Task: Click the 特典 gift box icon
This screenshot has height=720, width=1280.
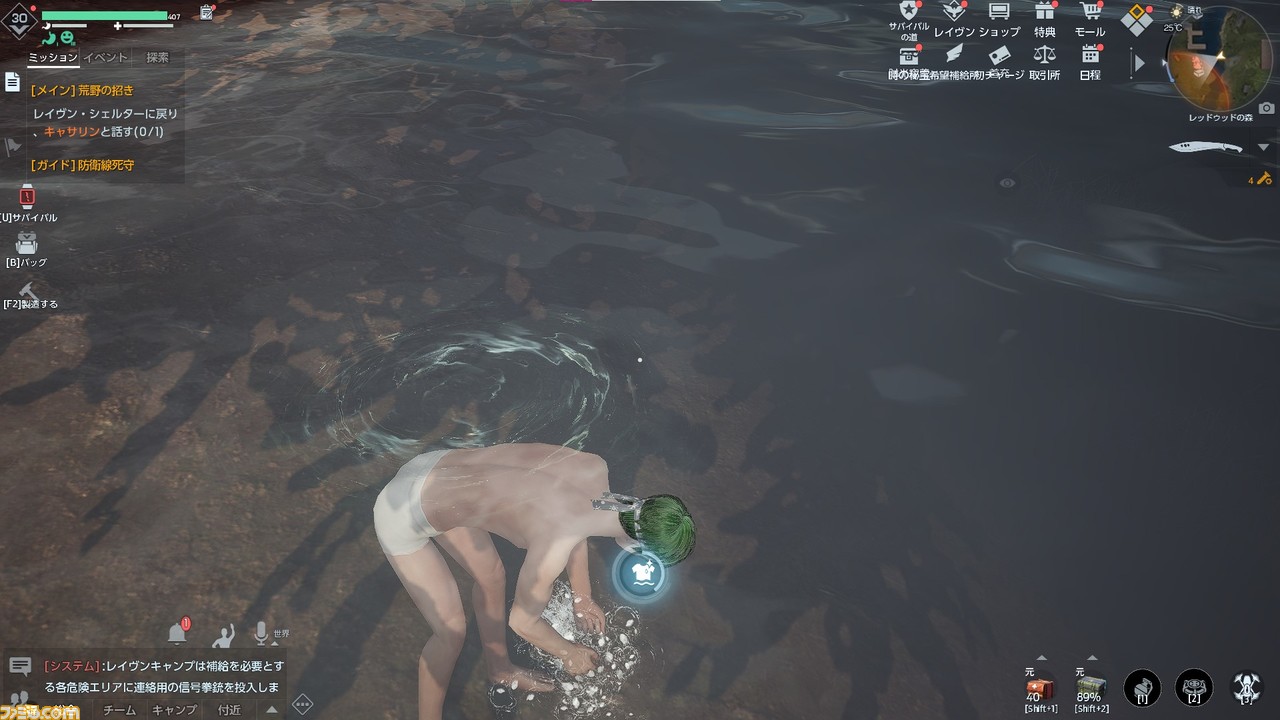Action: (1045, 13)
